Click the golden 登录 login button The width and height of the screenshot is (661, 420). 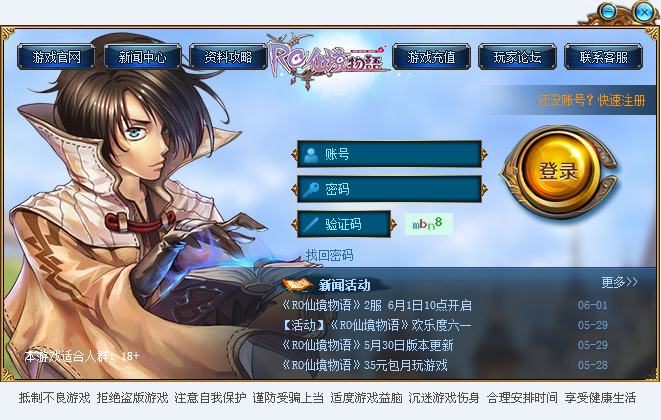(558, 171)
